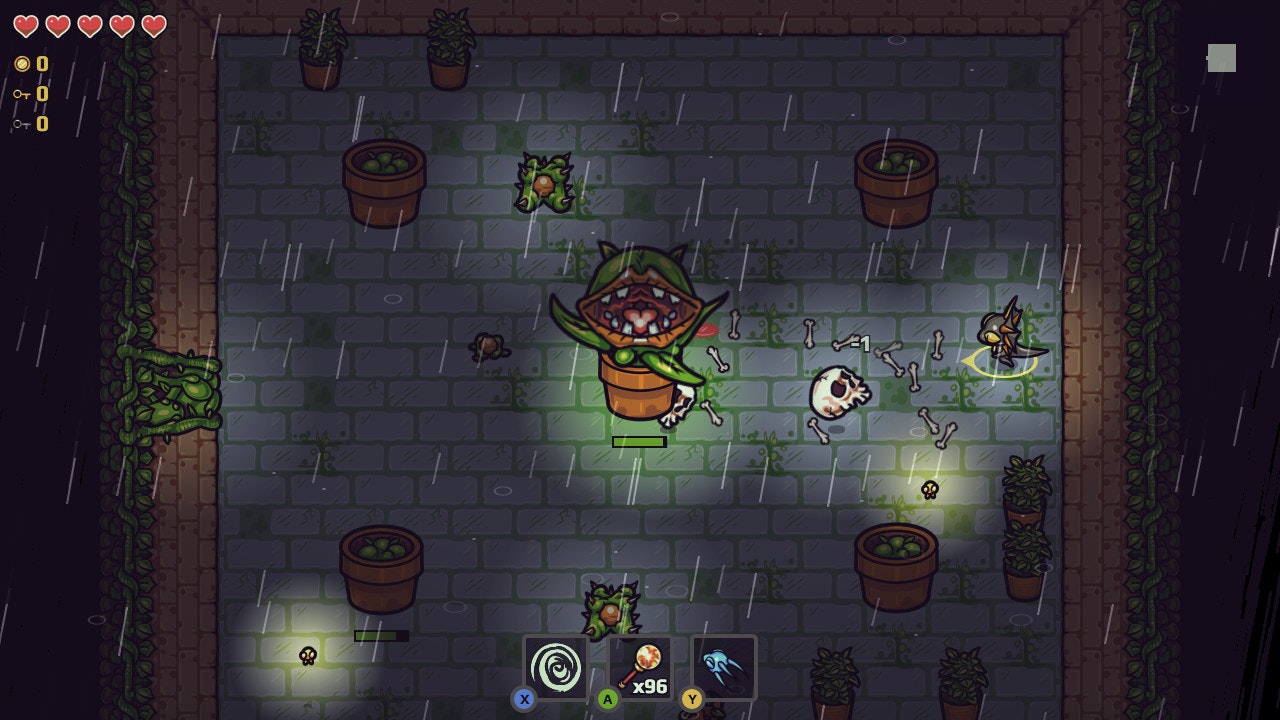1280x720 pixels.
Task: Click the boss's green health bar
Action: click(638, 440)
